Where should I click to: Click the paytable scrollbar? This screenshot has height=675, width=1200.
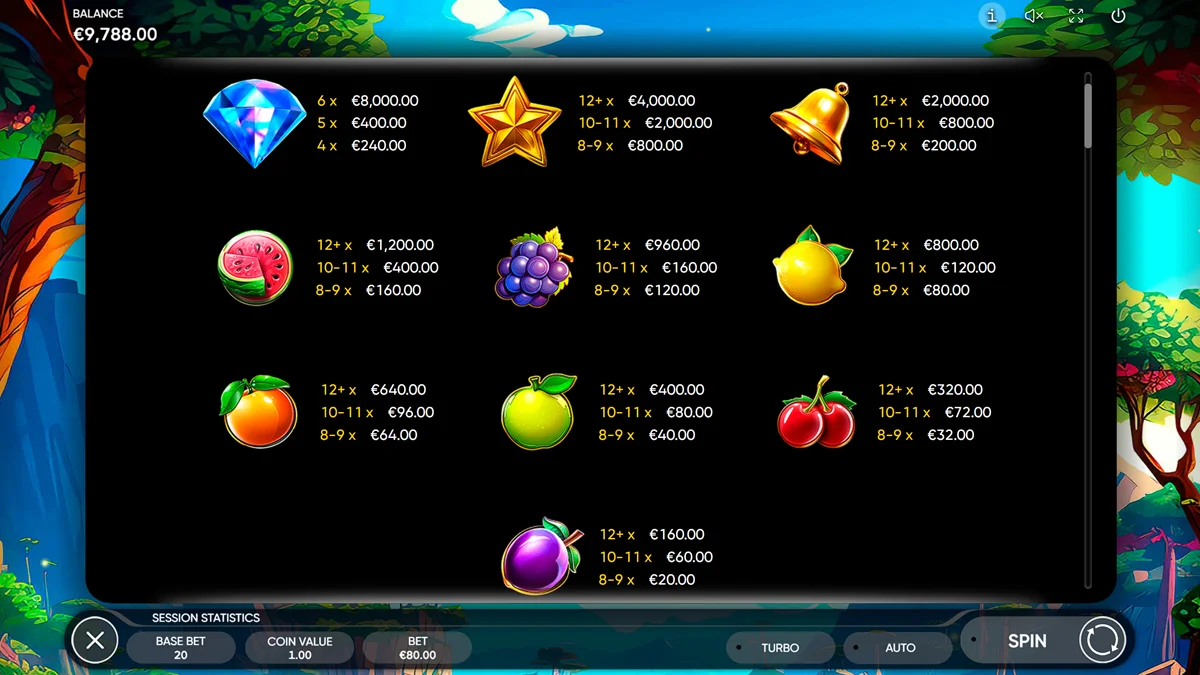[x=1088, y=115]
